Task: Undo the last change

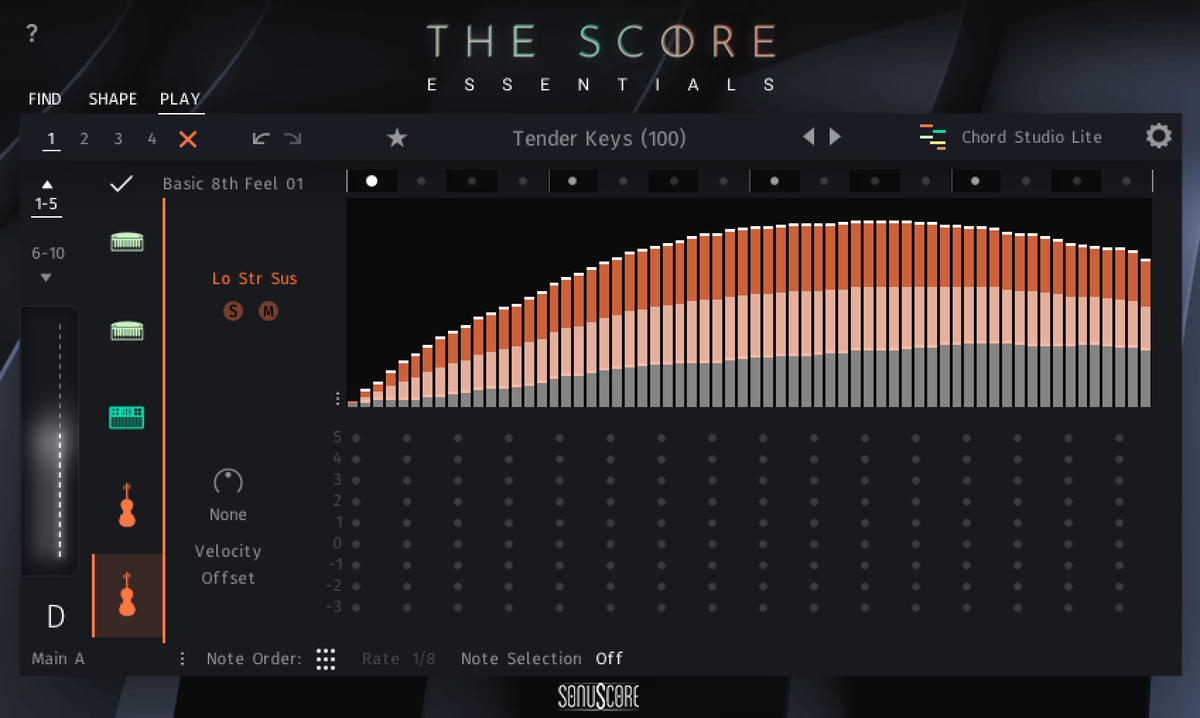Action: (x=261, y=138)
